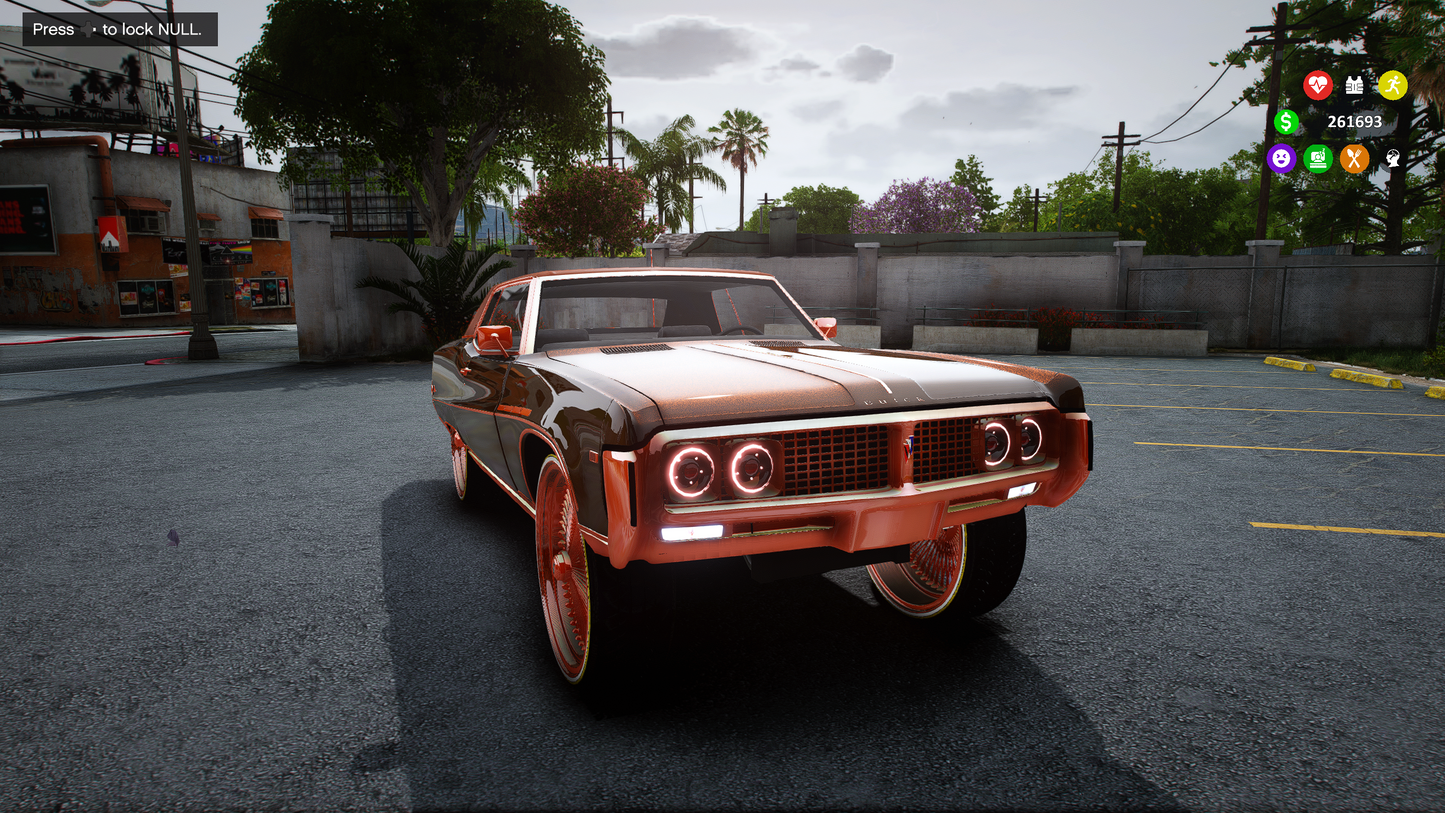Select the white armor vest icon
The width and height of the screenshot is (1445, 813).
1355,85
